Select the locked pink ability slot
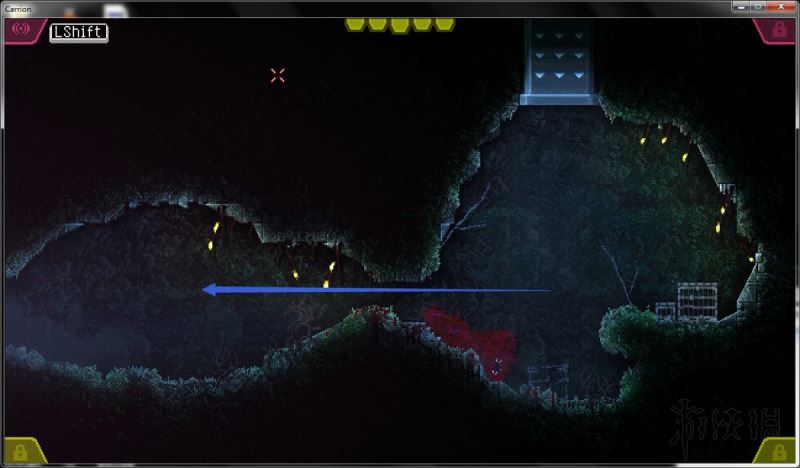 780,31
